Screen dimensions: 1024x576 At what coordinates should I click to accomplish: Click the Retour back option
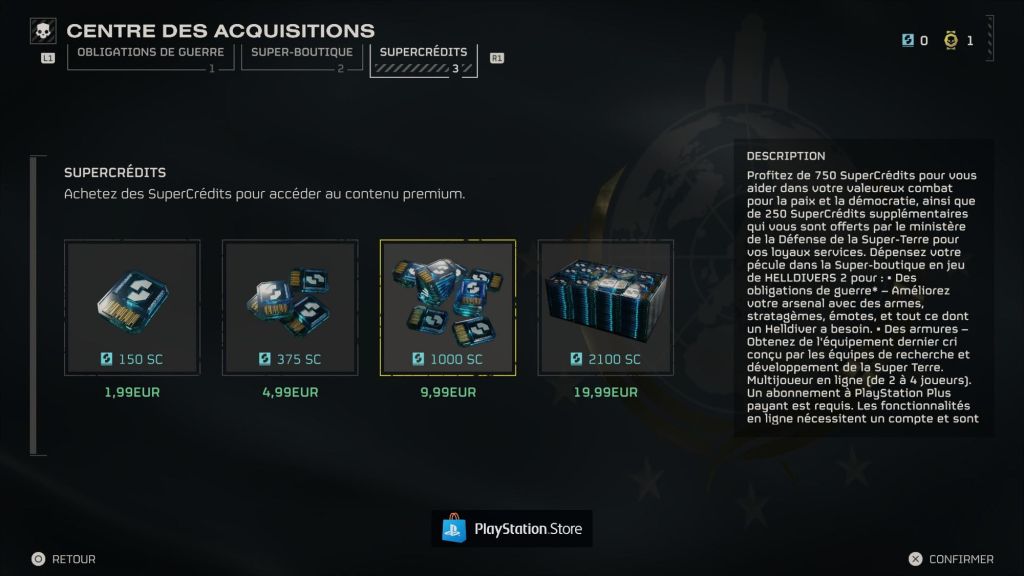(x=64, y=560)
